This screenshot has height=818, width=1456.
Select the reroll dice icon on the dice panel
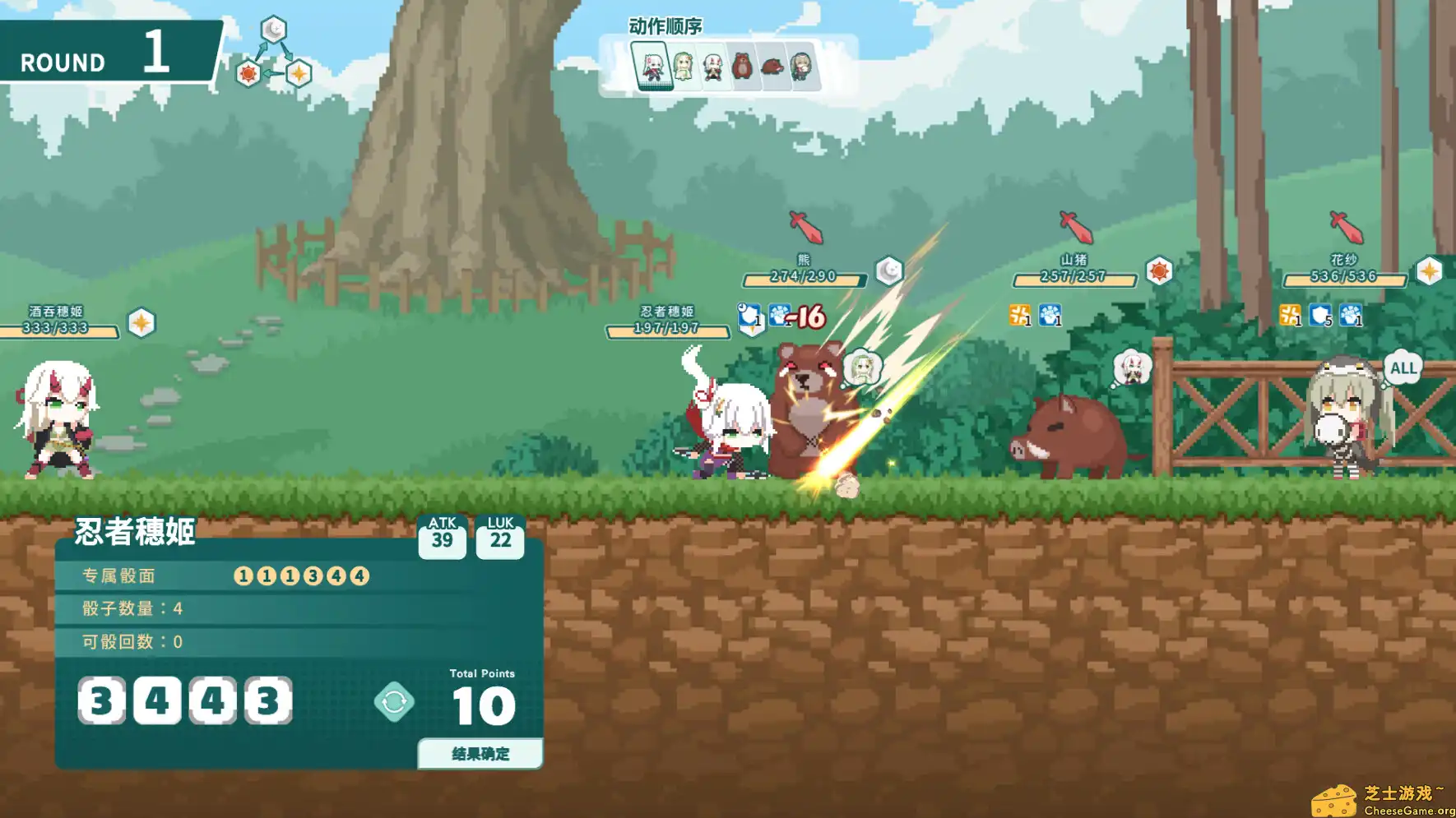(x=396, y=703)
